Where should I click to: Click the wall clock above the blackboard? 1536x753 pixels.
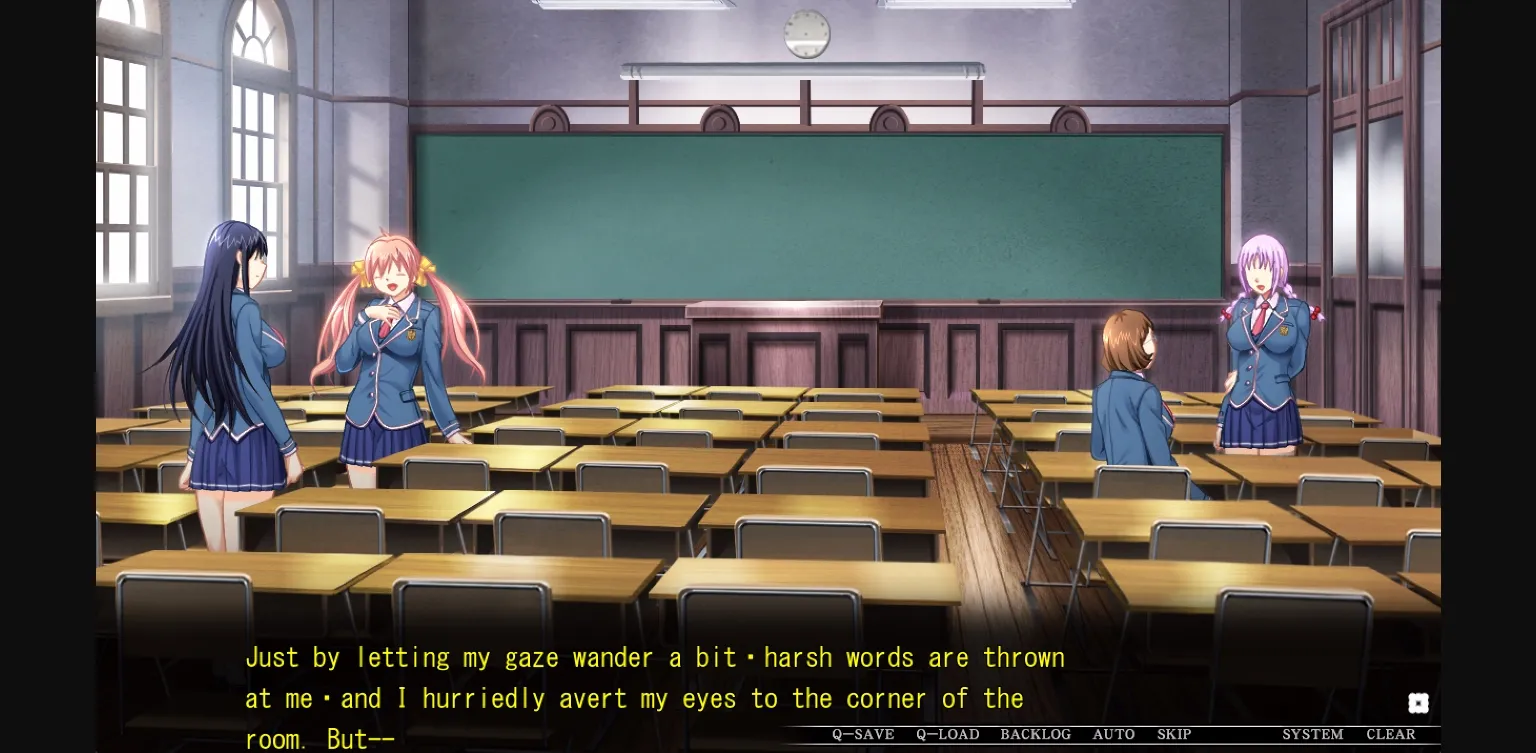tap(806, 33)
